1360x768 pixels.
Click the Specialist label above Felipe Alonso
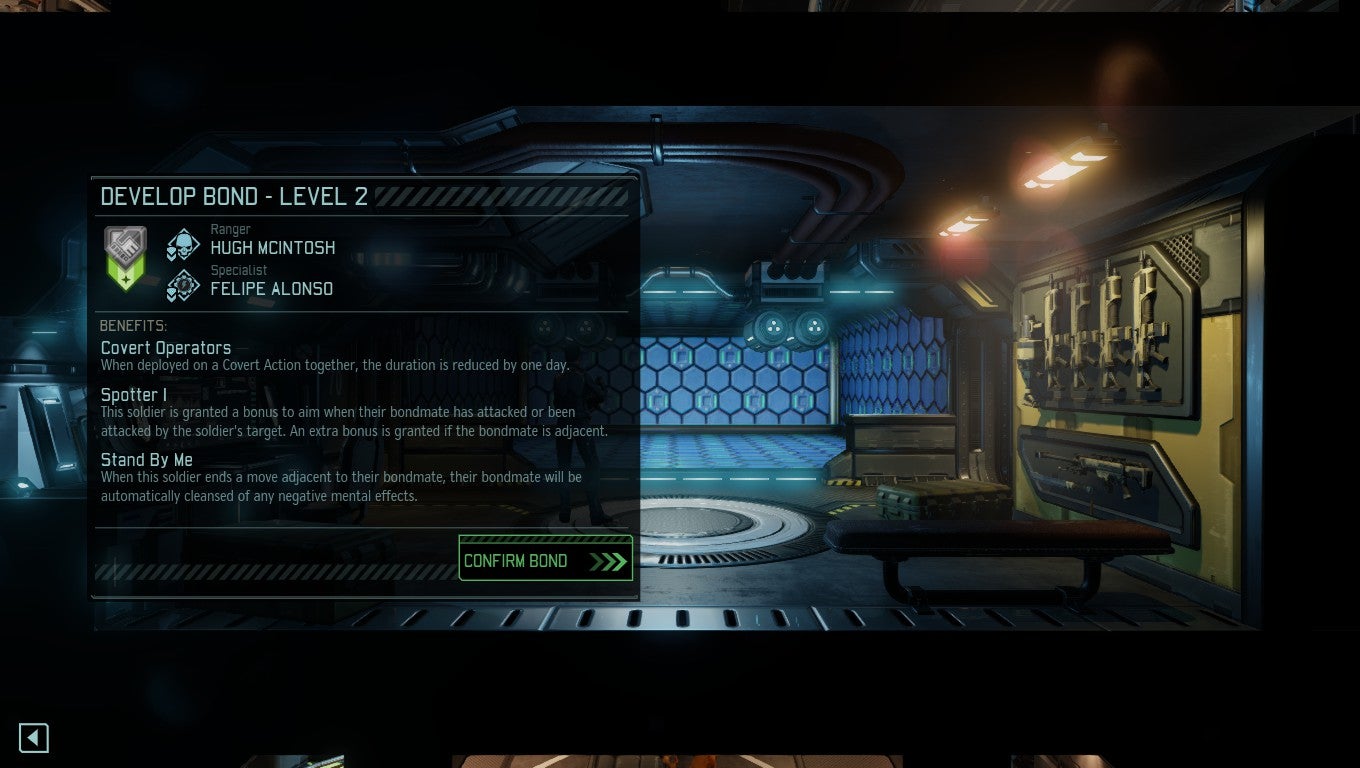click(238, 270)
